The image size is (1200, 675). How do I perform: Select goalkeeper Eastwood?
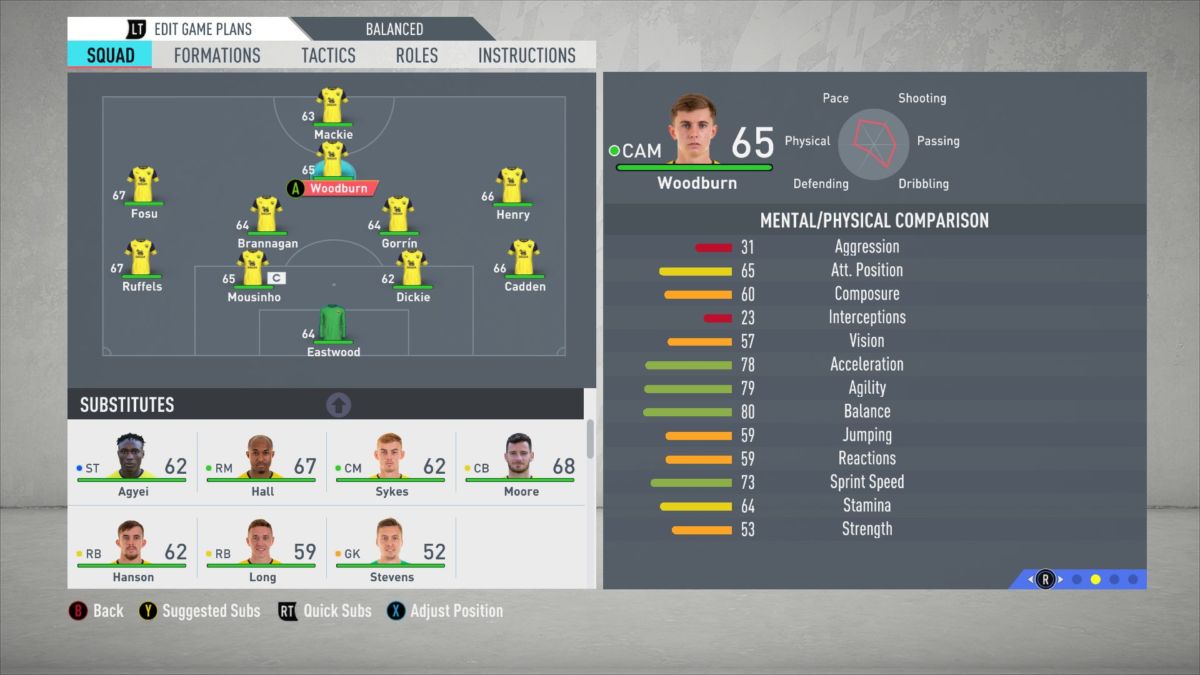click(x=332, y=327)
